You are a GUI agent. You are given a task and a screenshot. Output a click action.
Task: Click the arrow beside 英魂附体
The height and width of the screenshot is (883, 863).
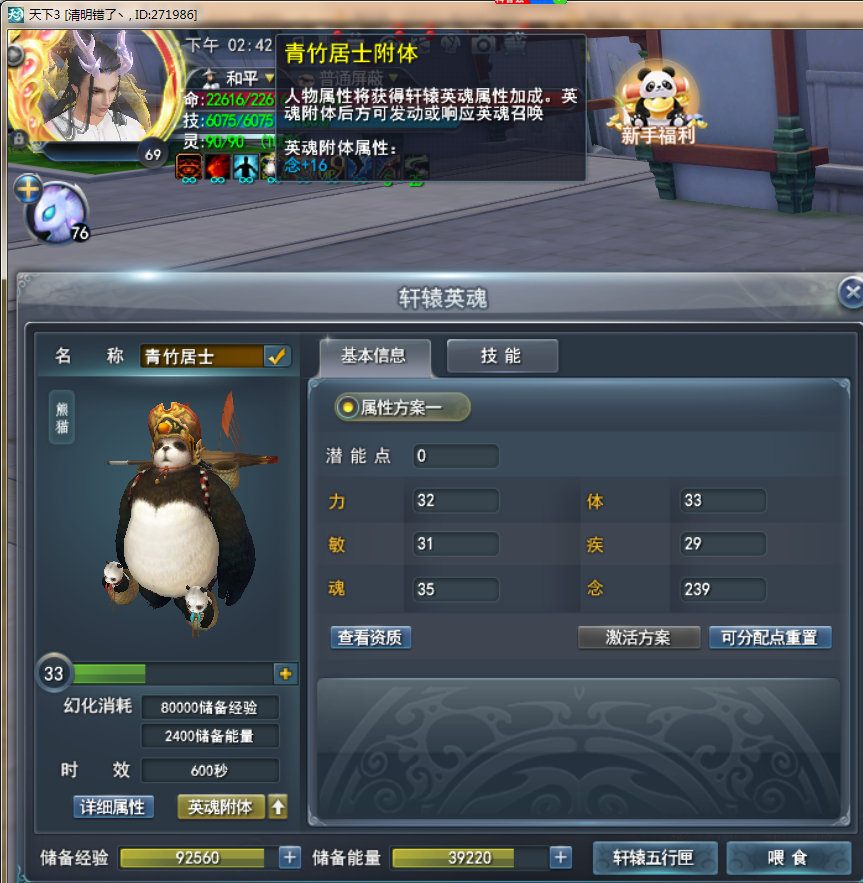pos(277,806)
